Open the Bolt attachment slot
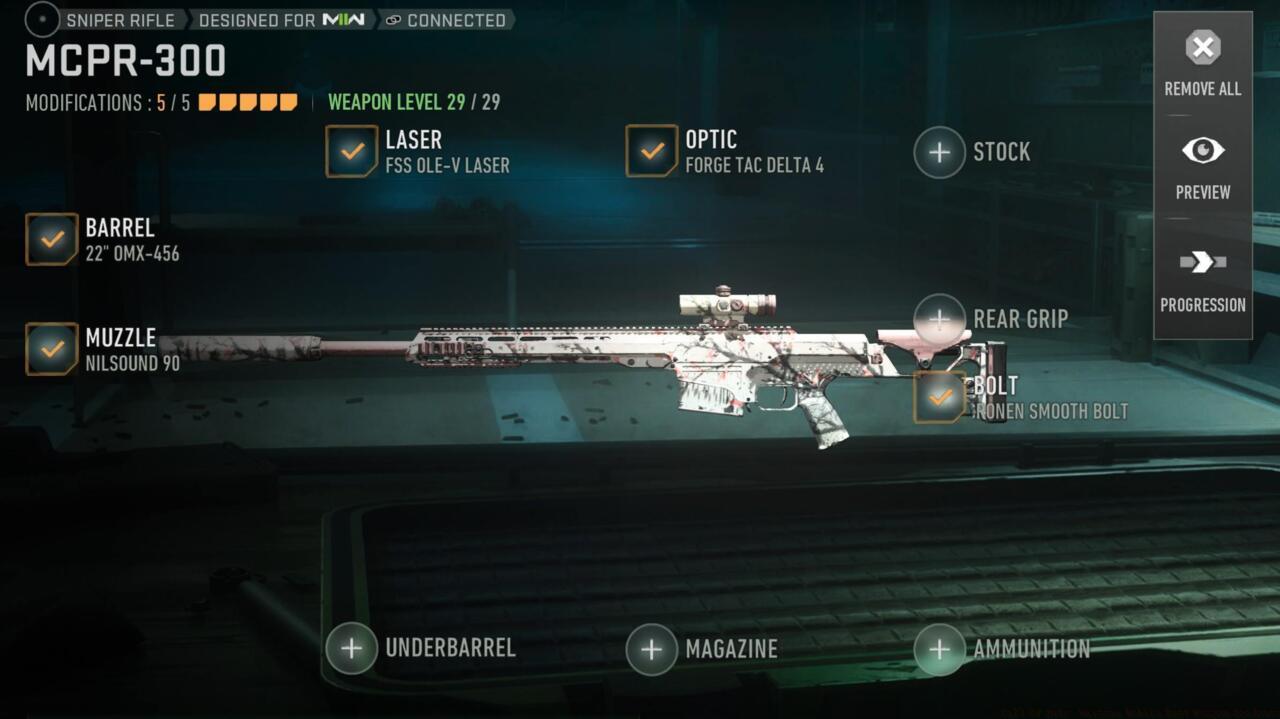 (939, 397)
